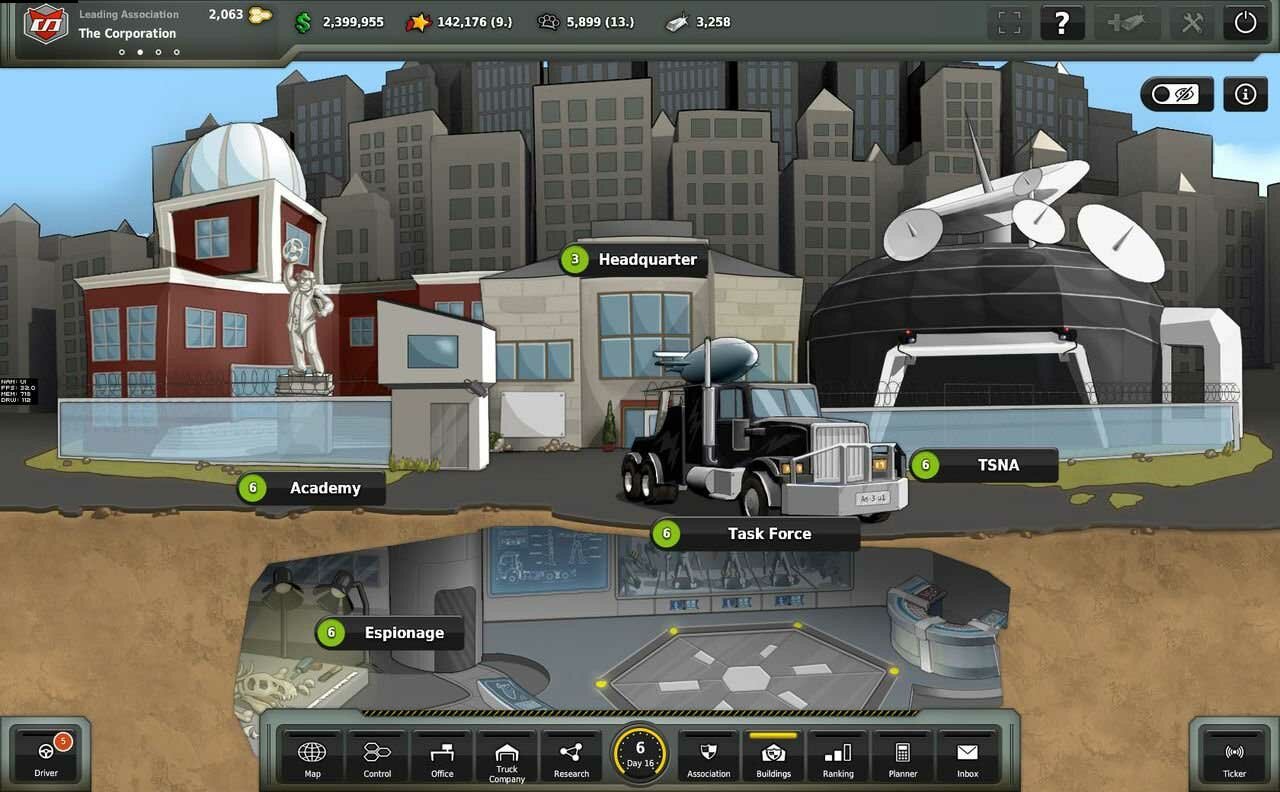
Task: Show the Association screen
Action: coord(709,757)
